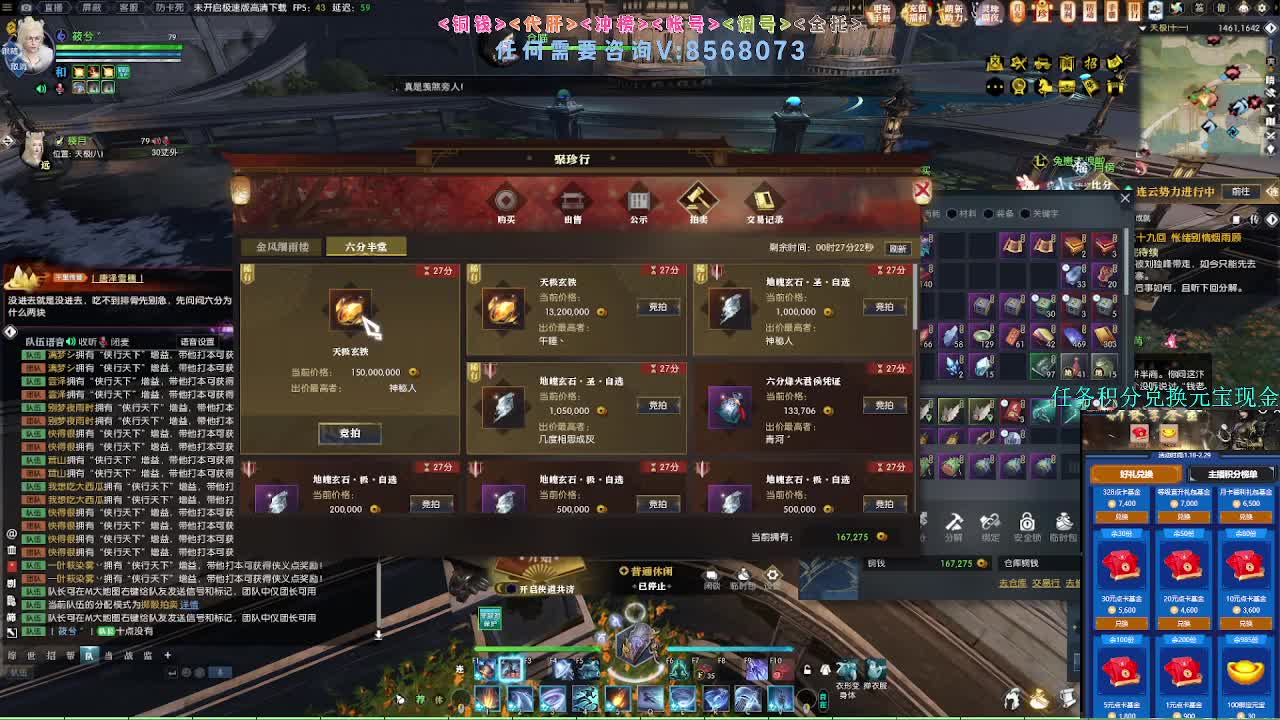Click the 绑定 (bind) chain-link icon
This screenshot has height=720, width=1280.
coord(989,523)
